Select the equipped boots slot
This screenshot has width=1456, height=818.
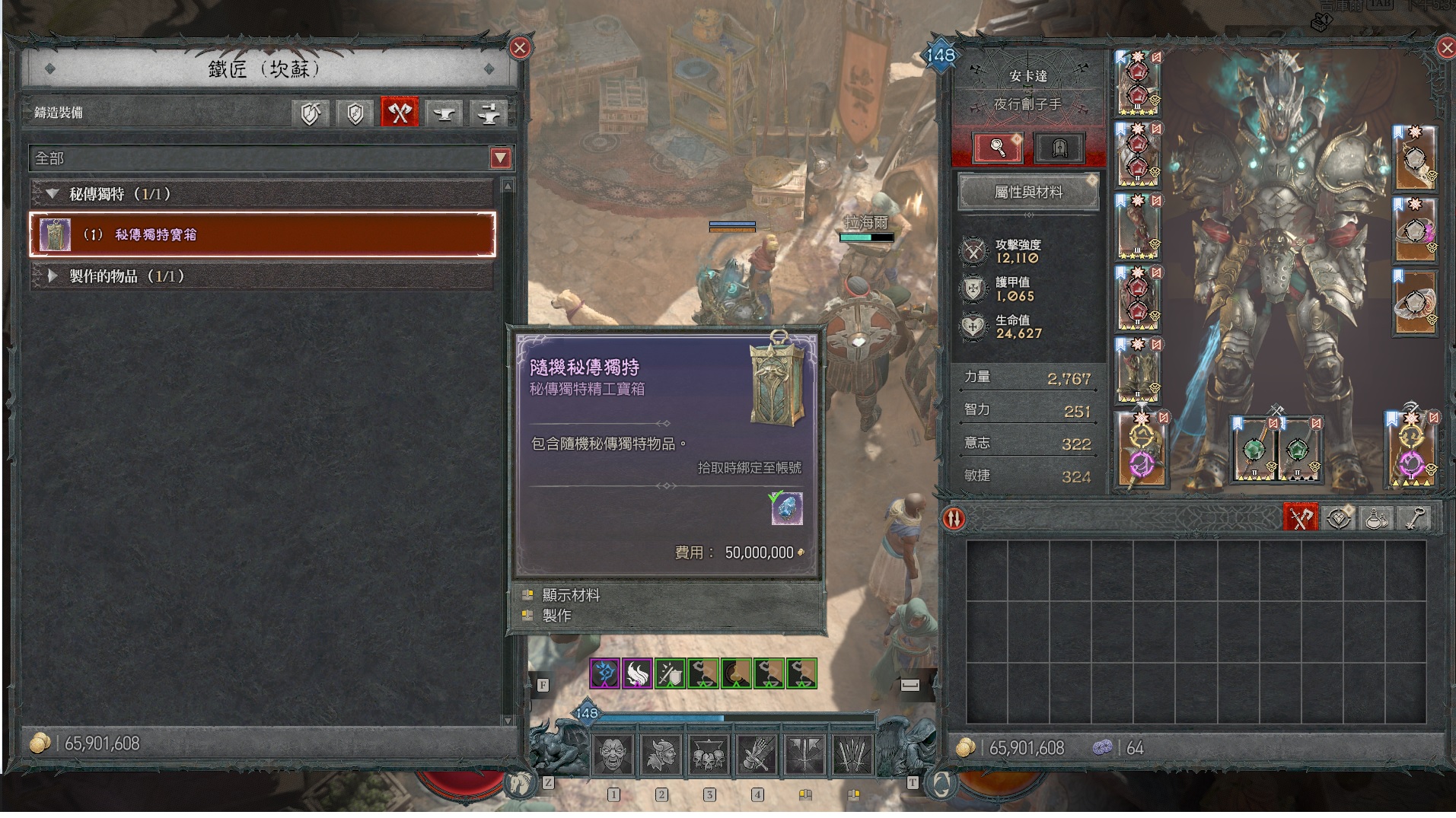[1137, 371]
